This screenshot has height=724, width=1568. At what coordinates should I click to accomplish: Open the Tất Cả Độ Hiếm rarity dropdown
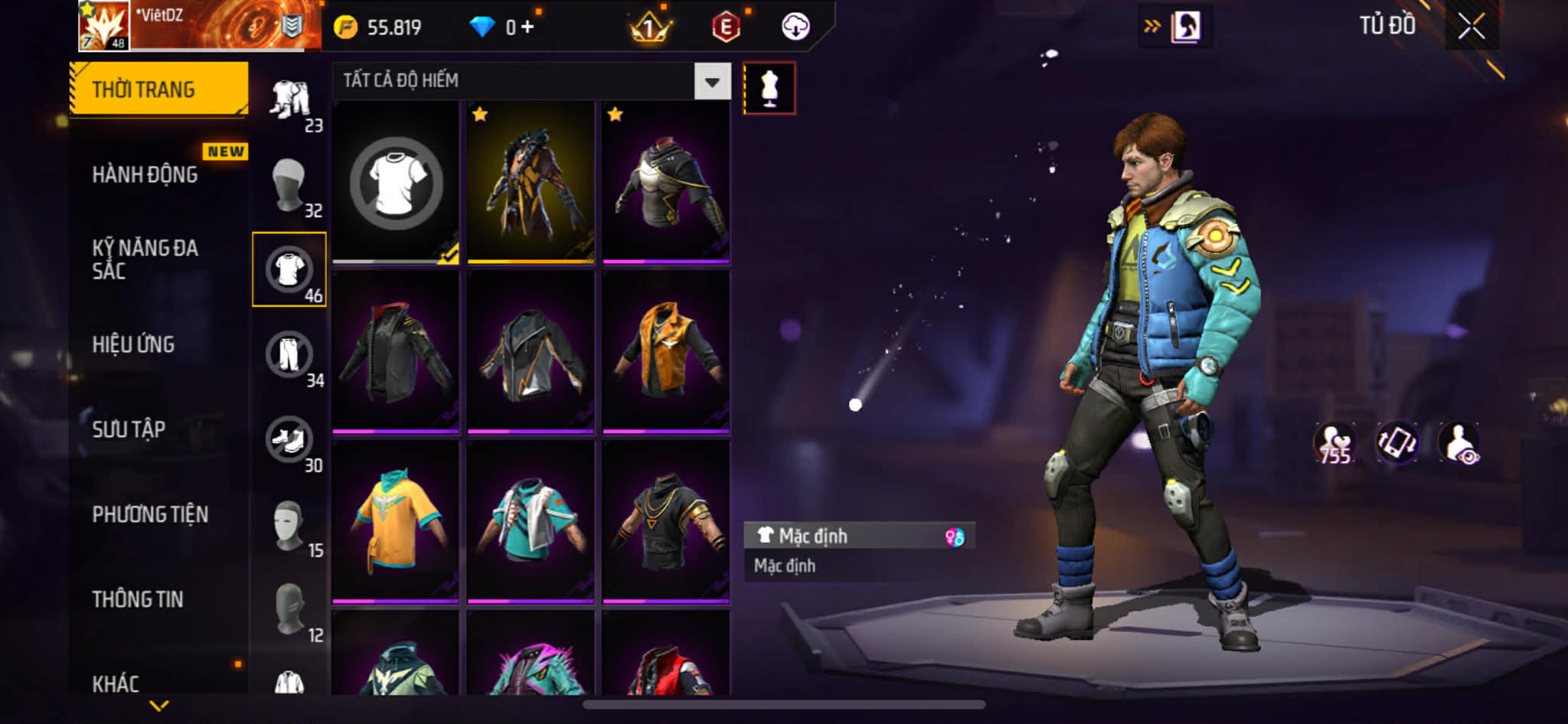click(x=712, y=81)
